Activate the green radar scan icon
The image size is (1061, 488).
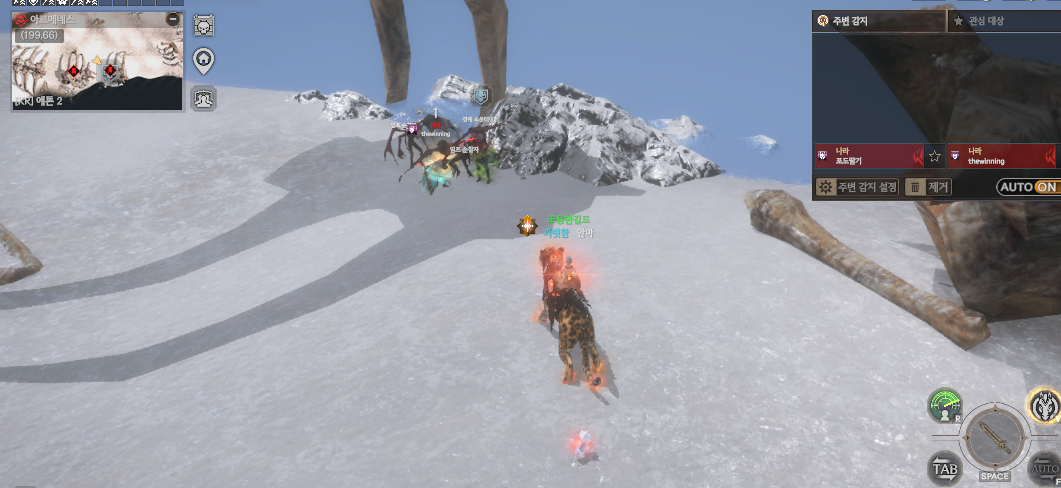click(x=944, y=405)
